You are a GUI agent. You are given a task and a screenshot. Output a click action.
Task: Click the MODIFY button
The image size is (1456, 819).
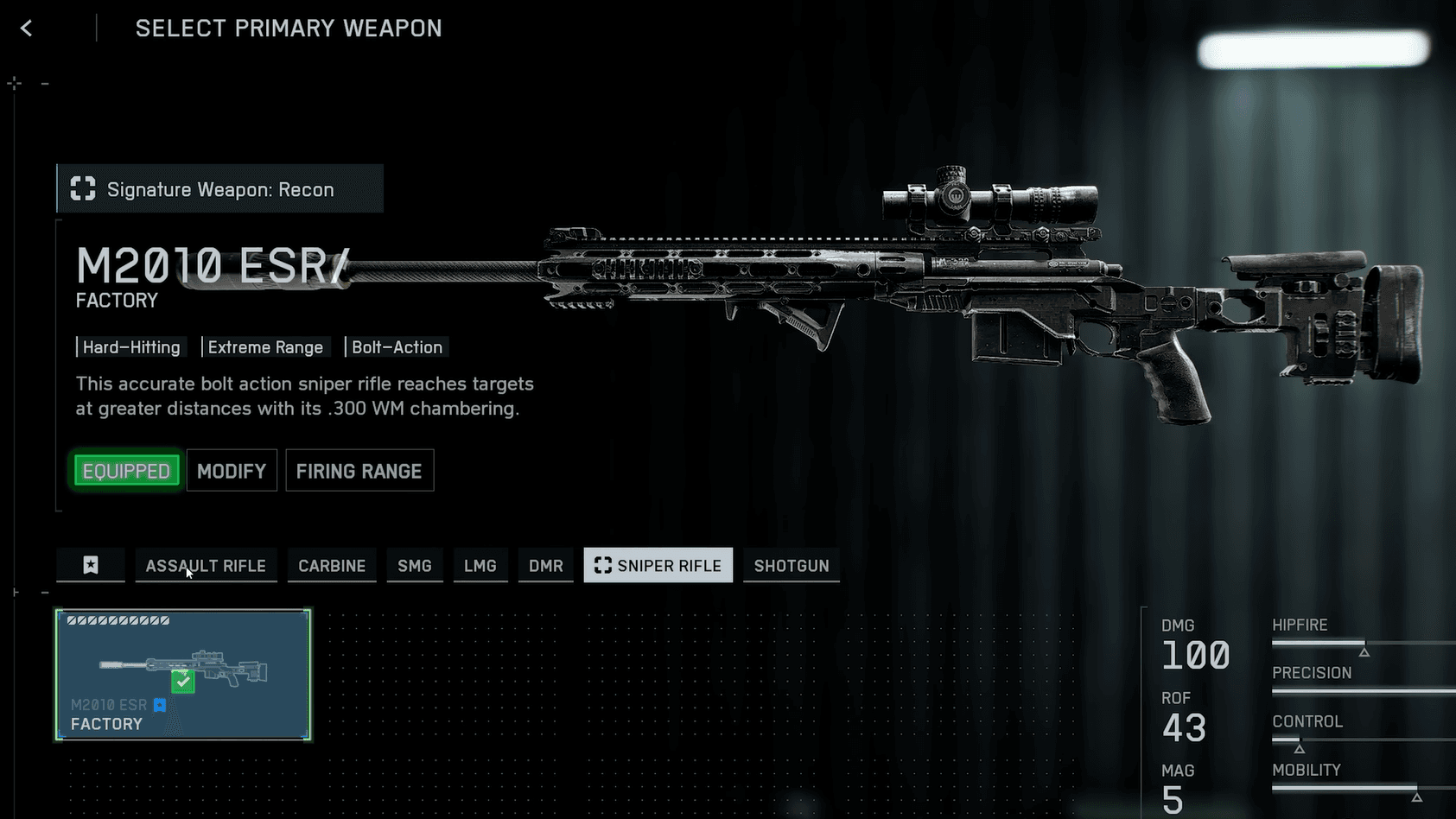click(x=231, y=470)
